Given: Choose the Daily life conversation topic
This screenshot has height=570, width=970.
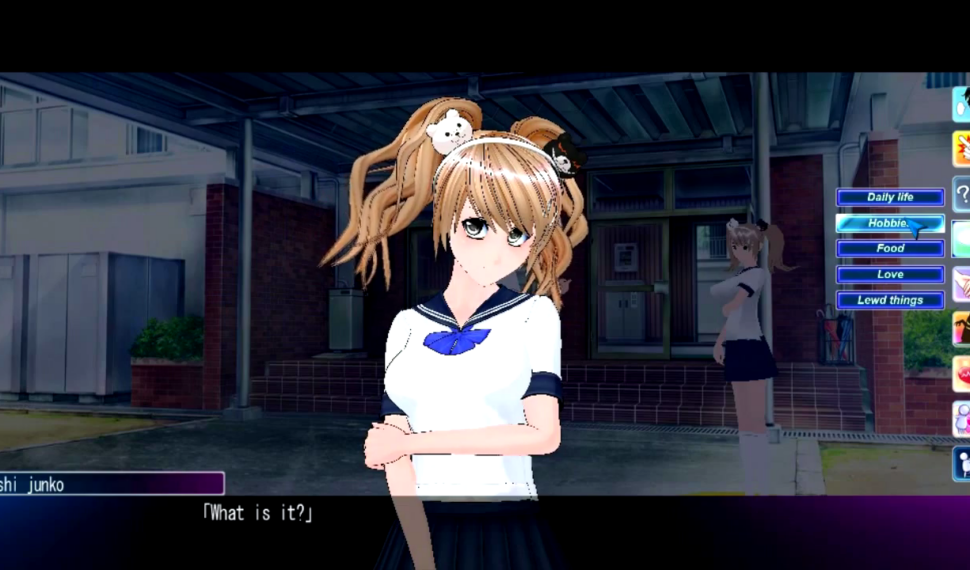Looking at the screenshot, I should (x=890, y=198).
